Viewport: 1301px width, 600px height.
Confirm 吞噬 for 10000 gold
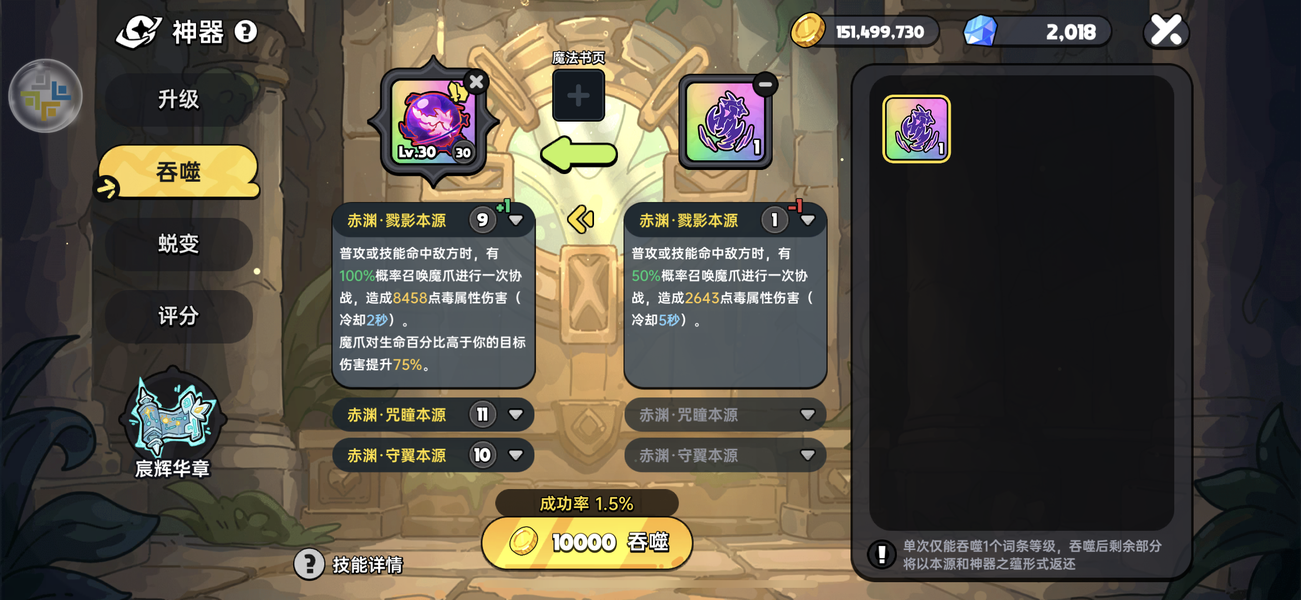click(587, 542)
